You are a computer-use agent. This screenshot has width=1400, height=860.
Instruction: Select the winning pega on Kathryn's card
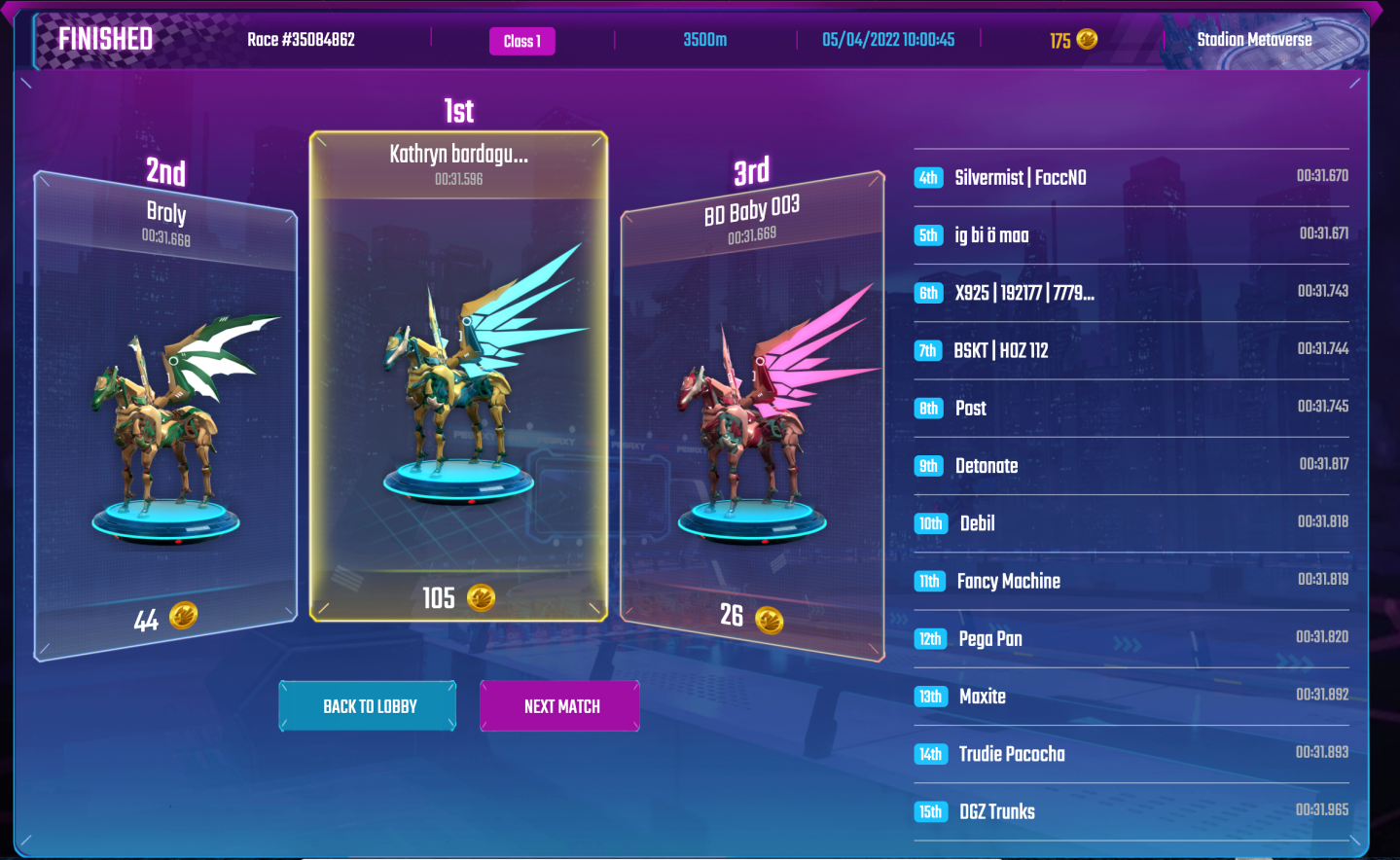click(457, 389)
